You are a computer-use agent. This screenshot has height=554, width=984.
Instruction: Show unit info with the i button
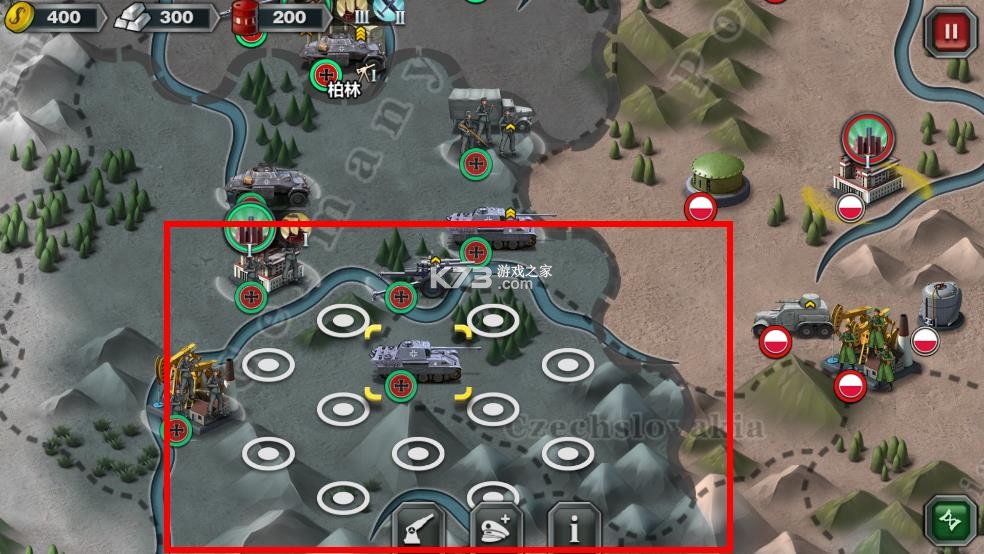point(573,527)
